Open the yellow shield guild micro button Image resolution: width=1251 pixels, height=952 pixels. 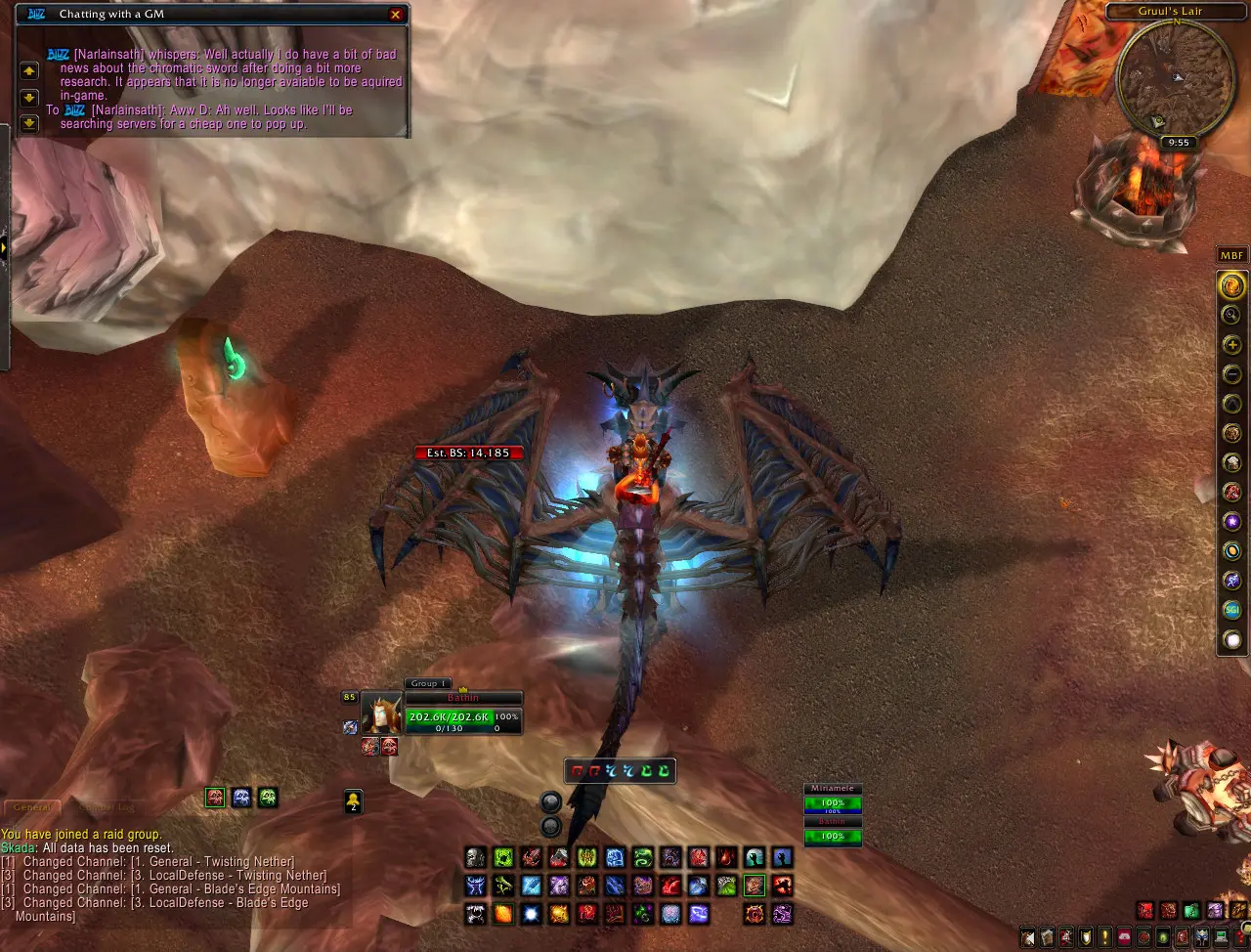(1086, 937)
